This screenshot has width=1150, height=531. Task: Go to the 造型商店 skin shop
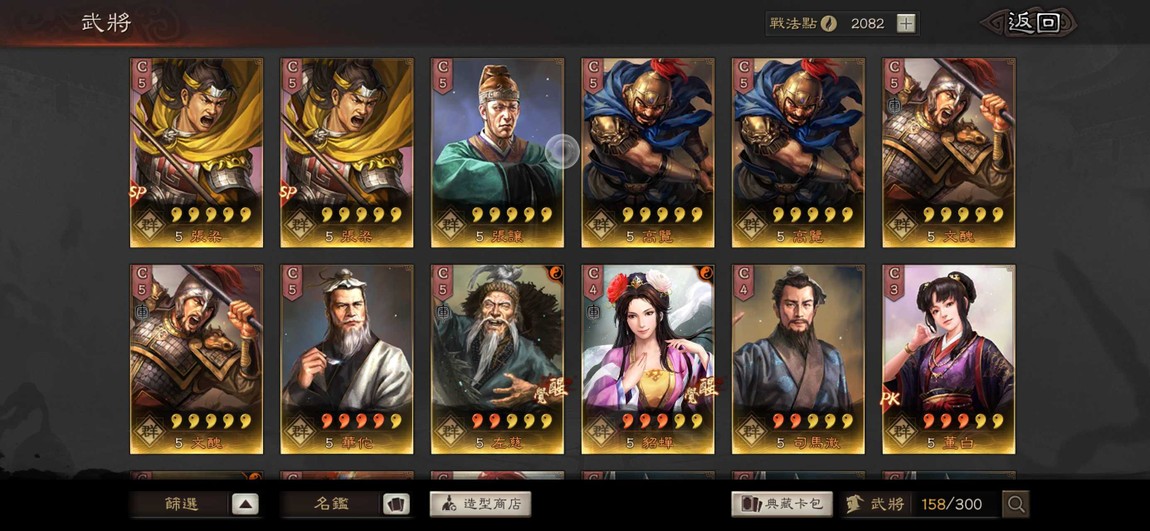pyautogui.click(x=480, y=504)
